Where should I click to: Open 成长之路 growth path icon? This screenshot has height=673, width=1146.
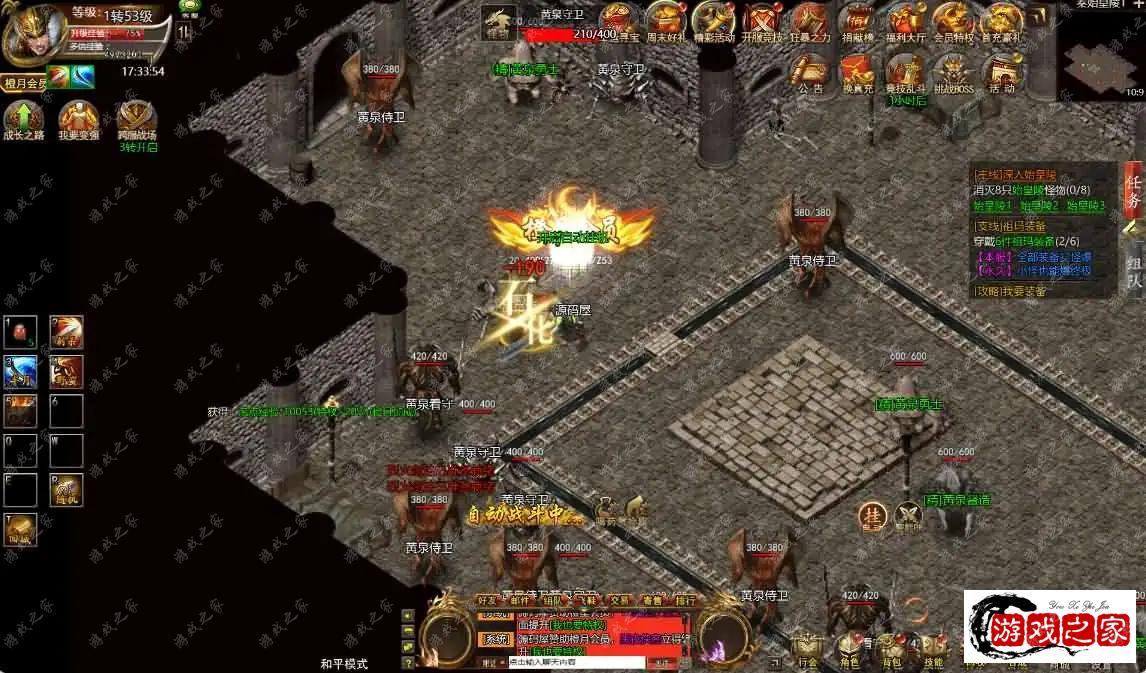click(24, 120)
